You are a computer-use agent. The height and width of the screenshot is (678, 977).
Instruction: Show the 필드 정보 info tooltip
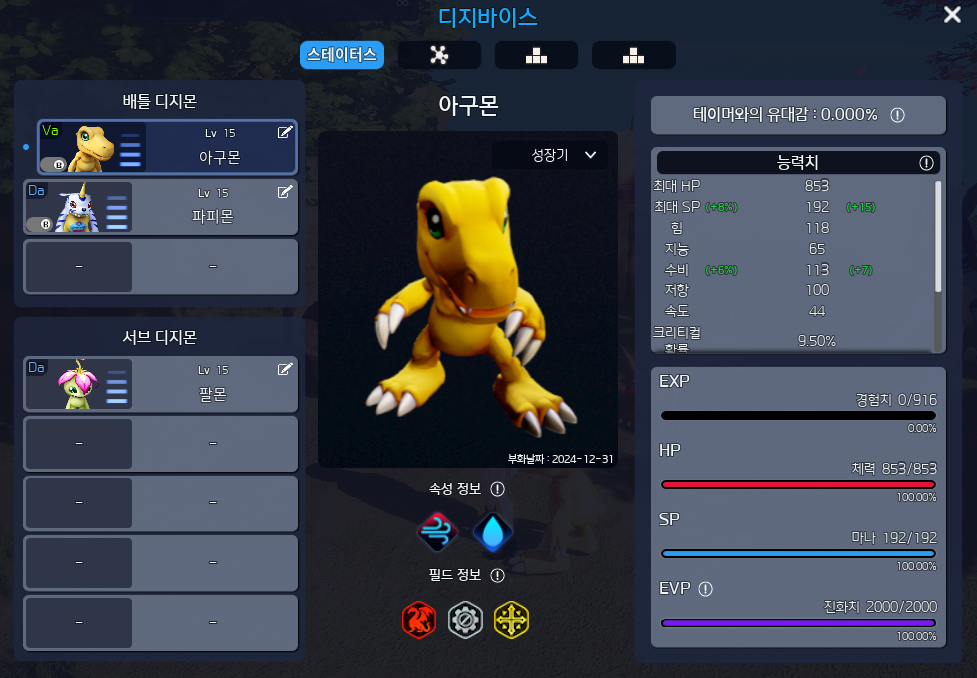click(x=497, y=575)
